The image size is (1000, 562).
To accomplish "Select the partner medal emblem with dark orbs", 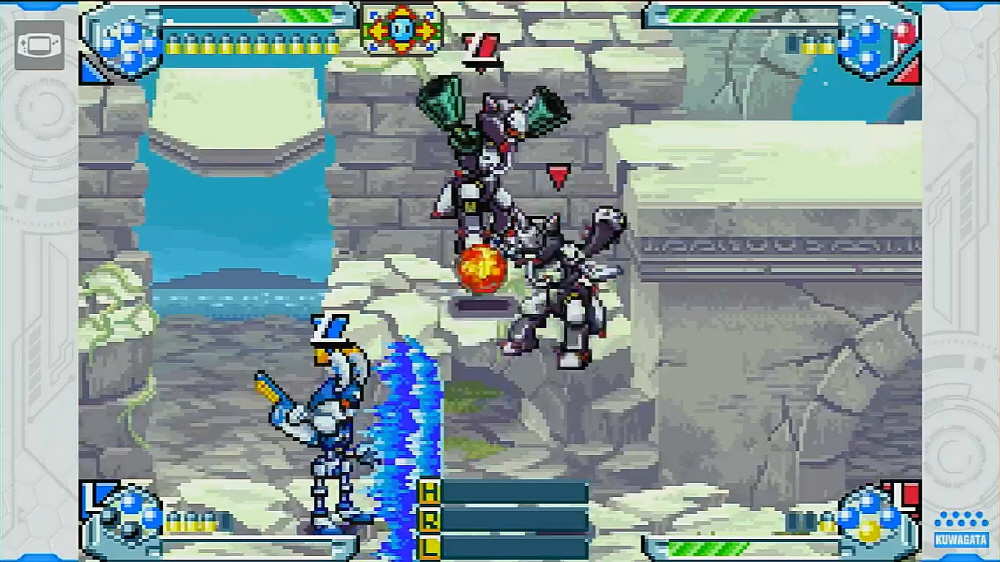I will [x=125, y=515].
